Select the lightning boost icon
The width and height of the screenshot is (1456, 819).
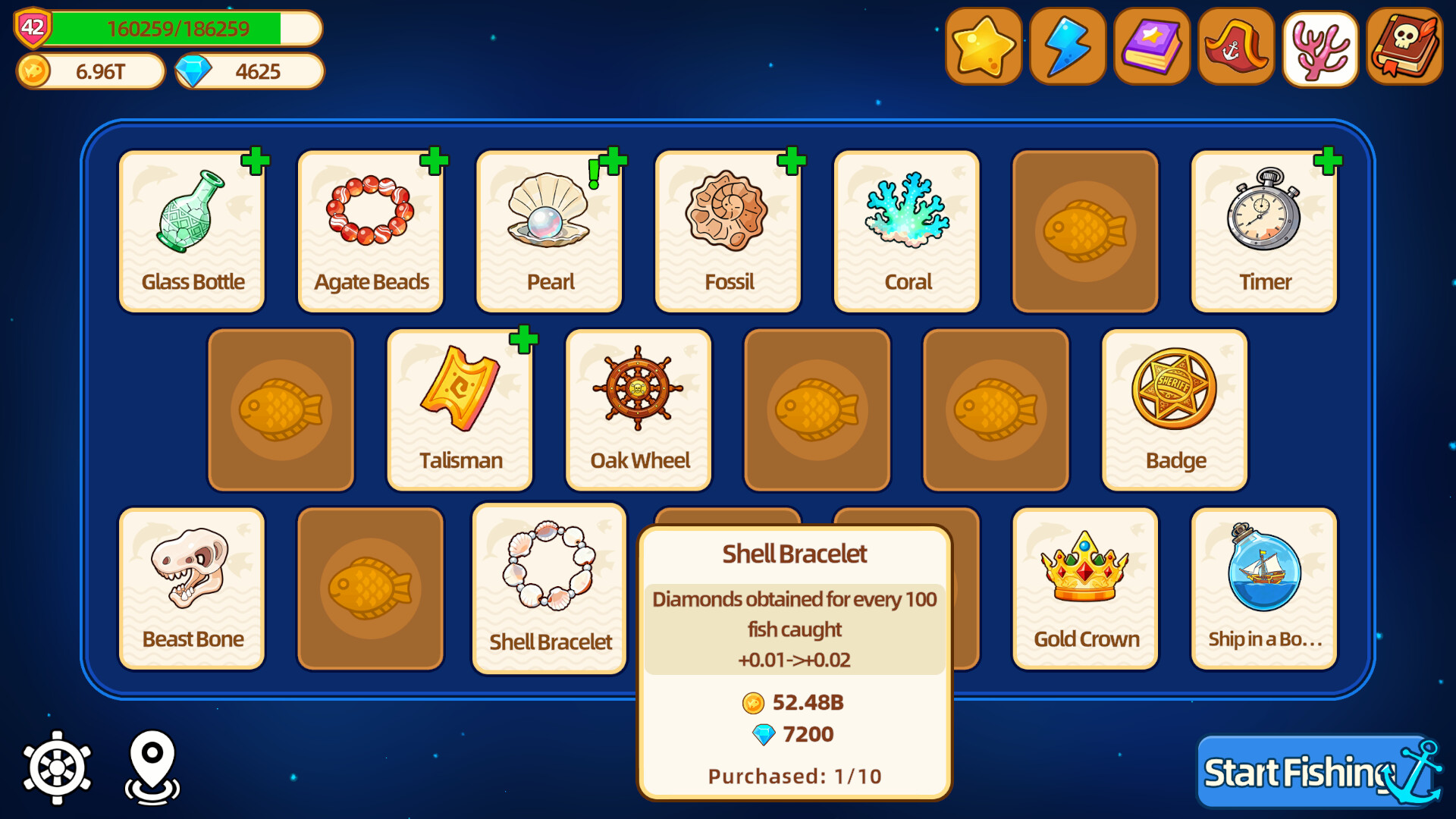pyautogui.click(x=1067, y=47)
